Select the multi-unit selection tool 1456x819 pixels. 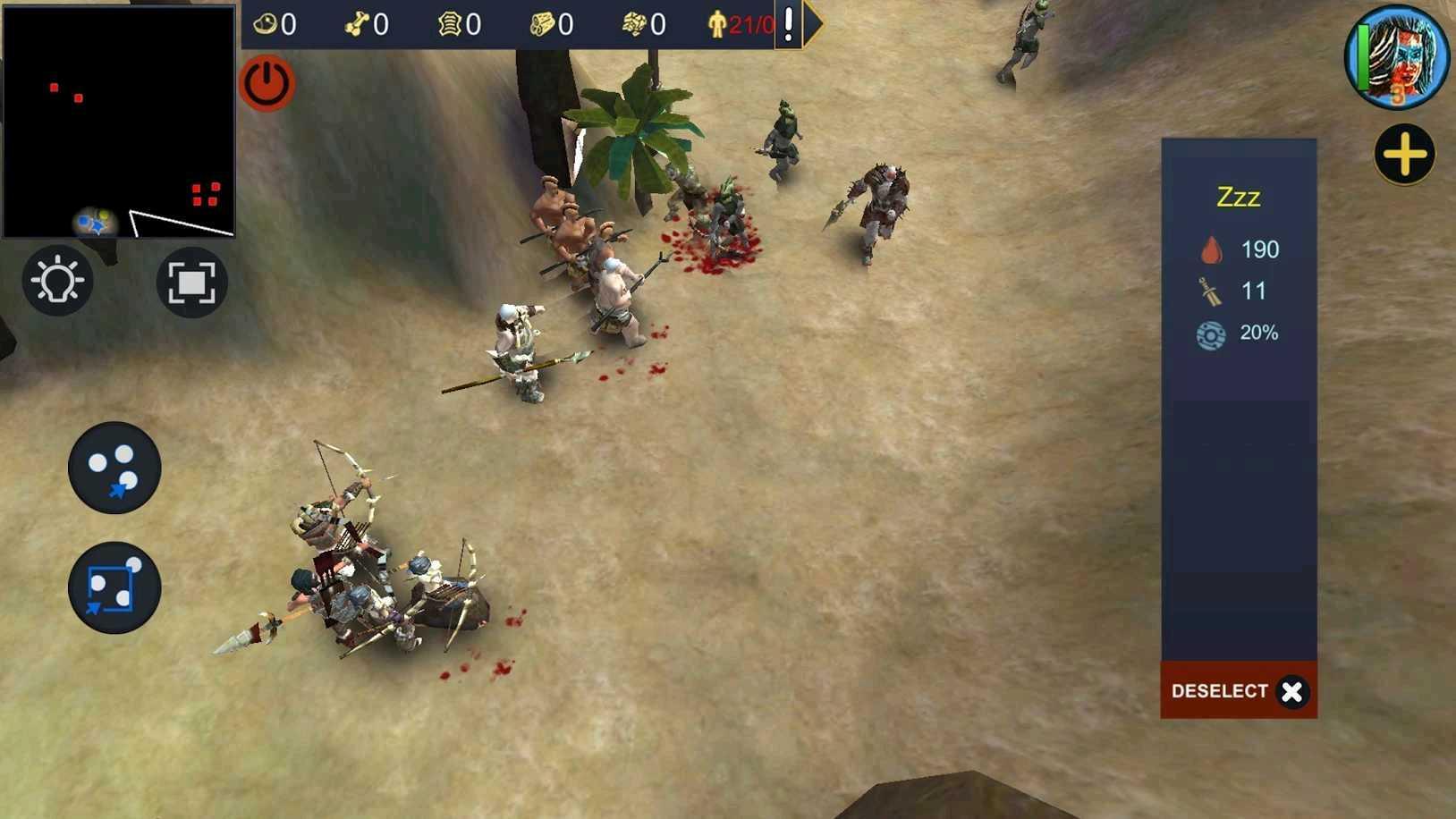[x=114, y=469]
